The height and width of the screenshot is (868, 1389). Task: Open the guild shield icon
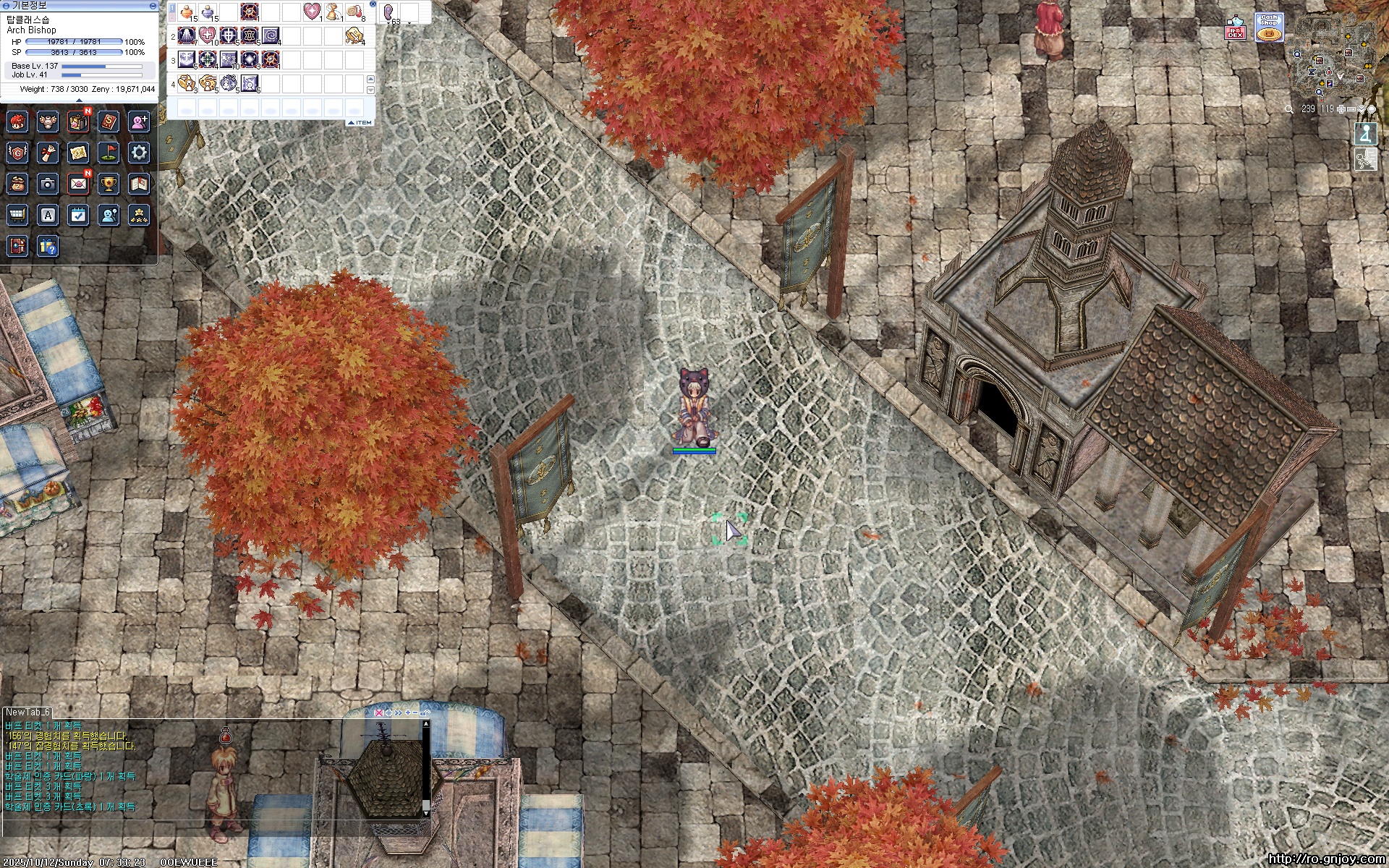tap(17, 153)
